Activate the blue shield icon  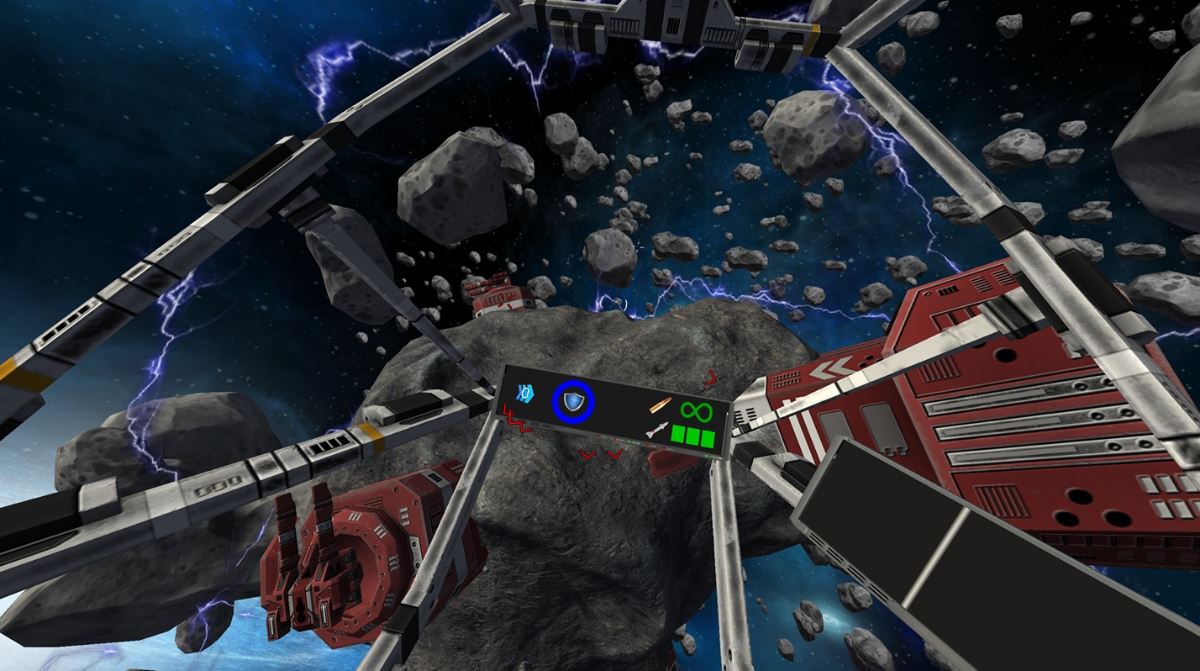573,402
